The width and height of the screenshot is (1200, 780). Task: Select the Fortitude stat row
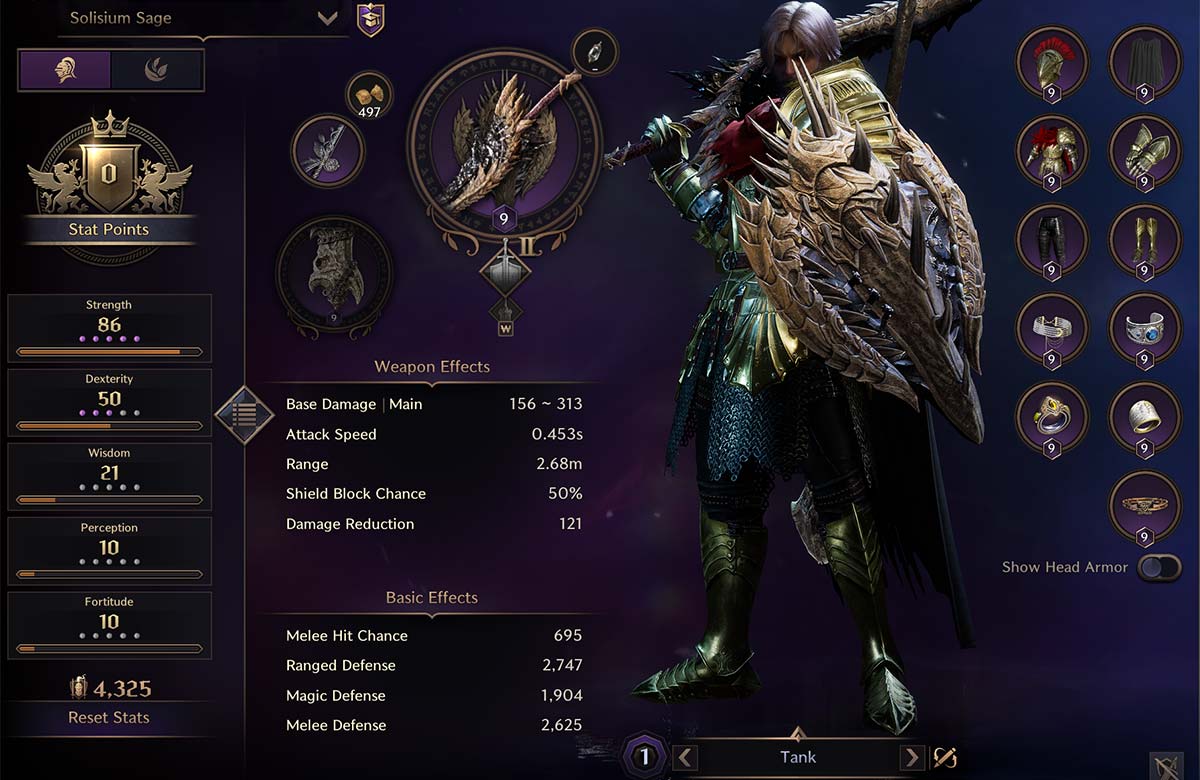pos(110,625)
